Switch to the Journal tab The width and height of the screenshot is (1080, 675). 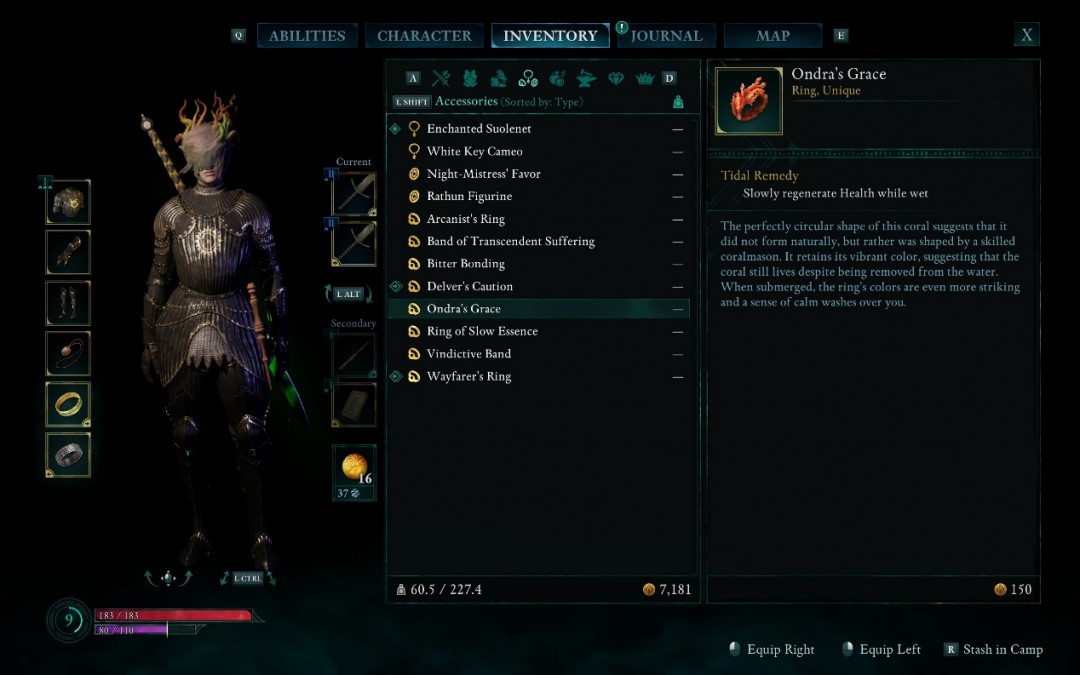click(666, 36)
